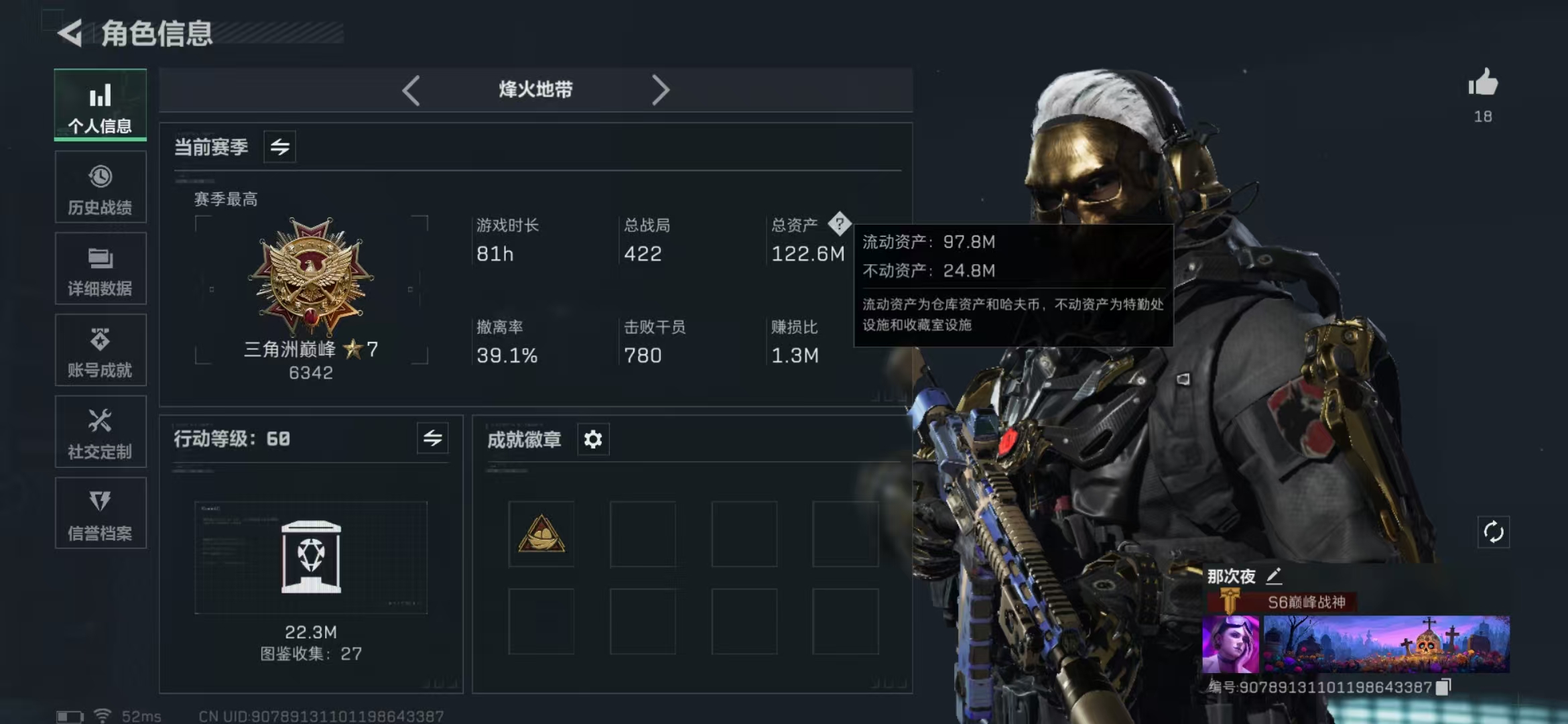The image size is (1568, 724).
Task: Click the left arrow beside 烽火地带
Action: [411, 90]
